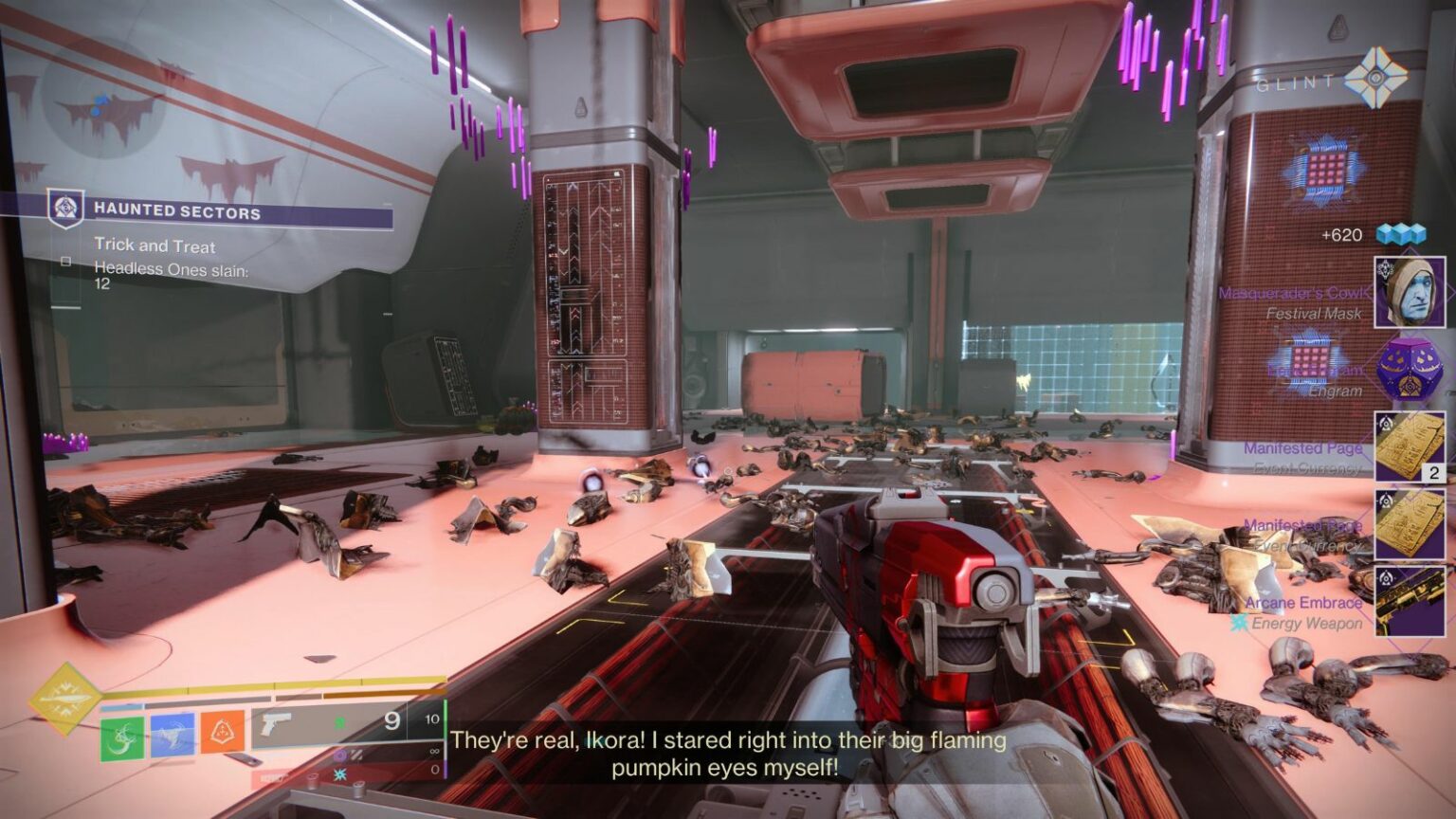Inspect the Masquerader's Cowl Festival Mask icon
The height and width of the screenshot is (819, 1456).
click(x=1410, y=292)
